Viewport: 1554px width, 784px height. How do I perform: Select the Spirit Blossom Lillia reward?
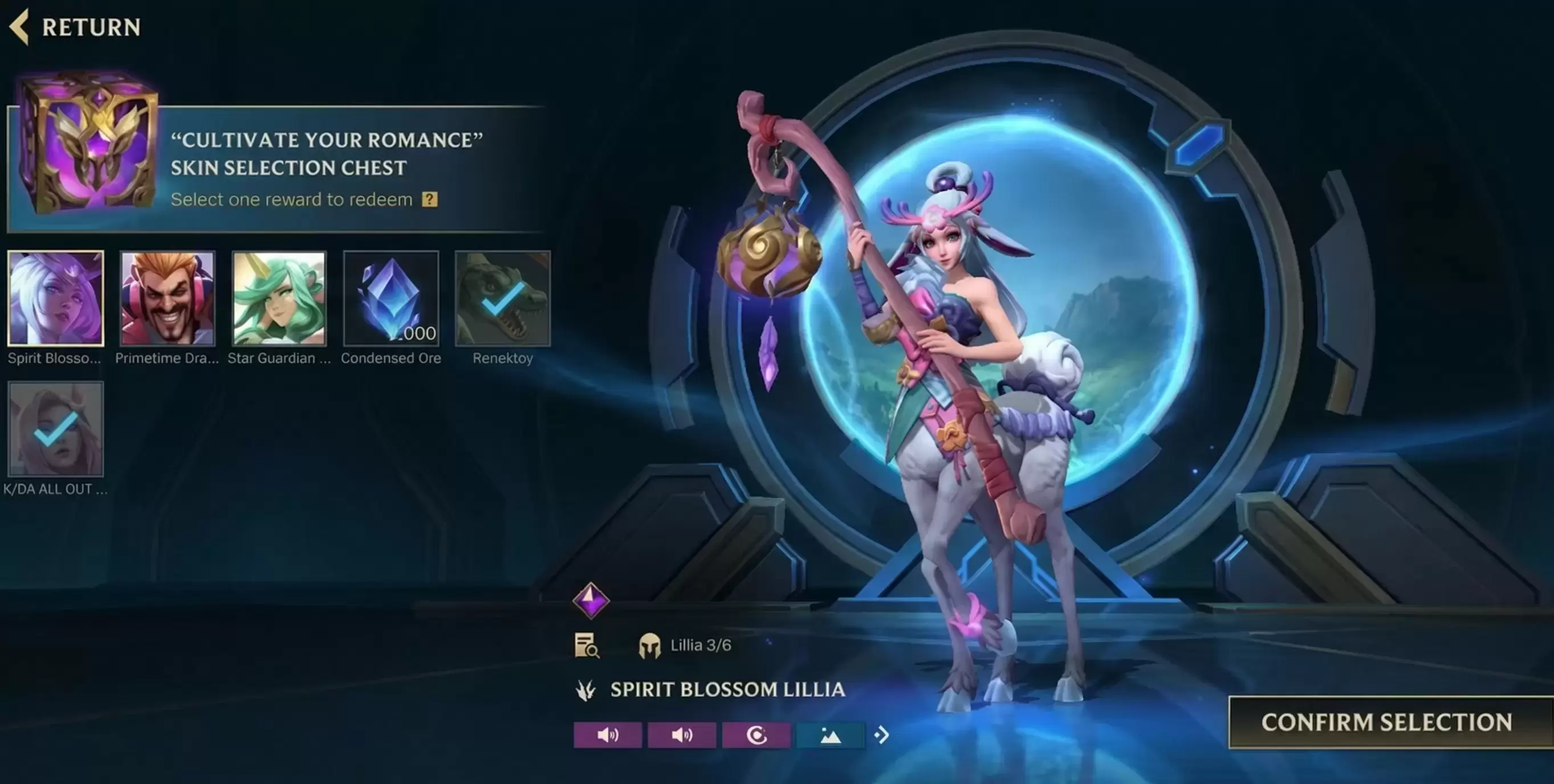[55, 299]
